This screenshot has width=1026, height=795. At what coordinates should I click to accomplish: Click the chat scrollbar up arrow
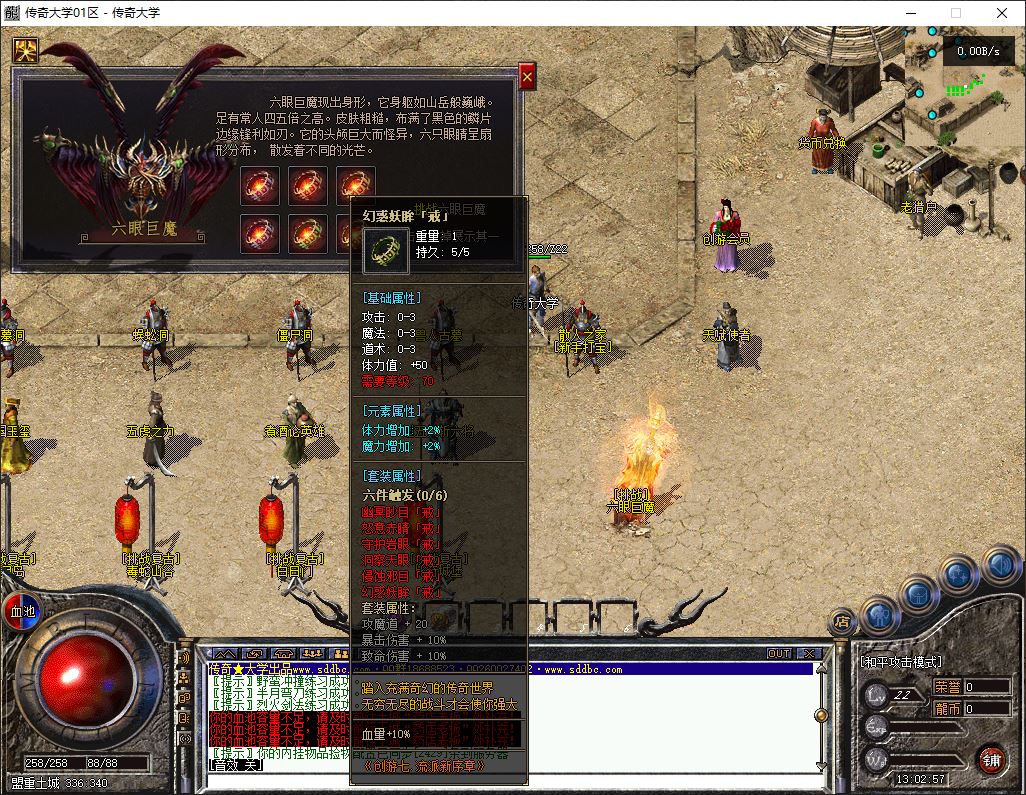(820, 667)
